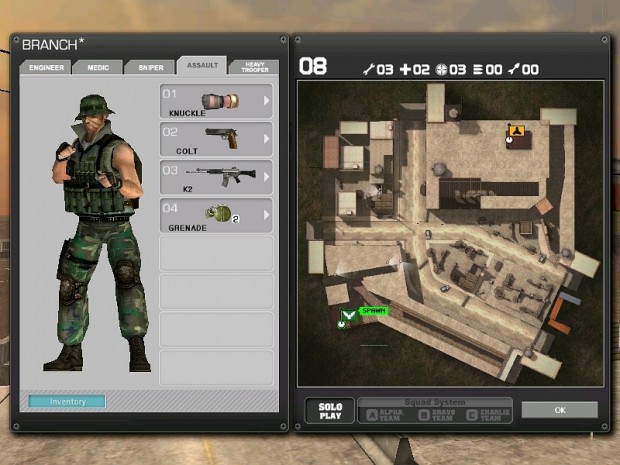This screenshot has width=620, height=465.
Task: Click the yellow spawn point marker on the map
Action: 515,131
